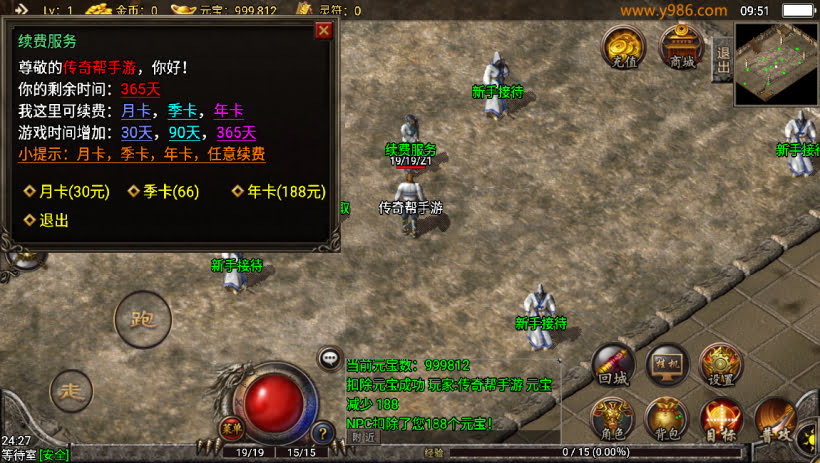This screenshot has width=820, height=463.
Task: Open the 角色 character panel
Action: (612, 419)
